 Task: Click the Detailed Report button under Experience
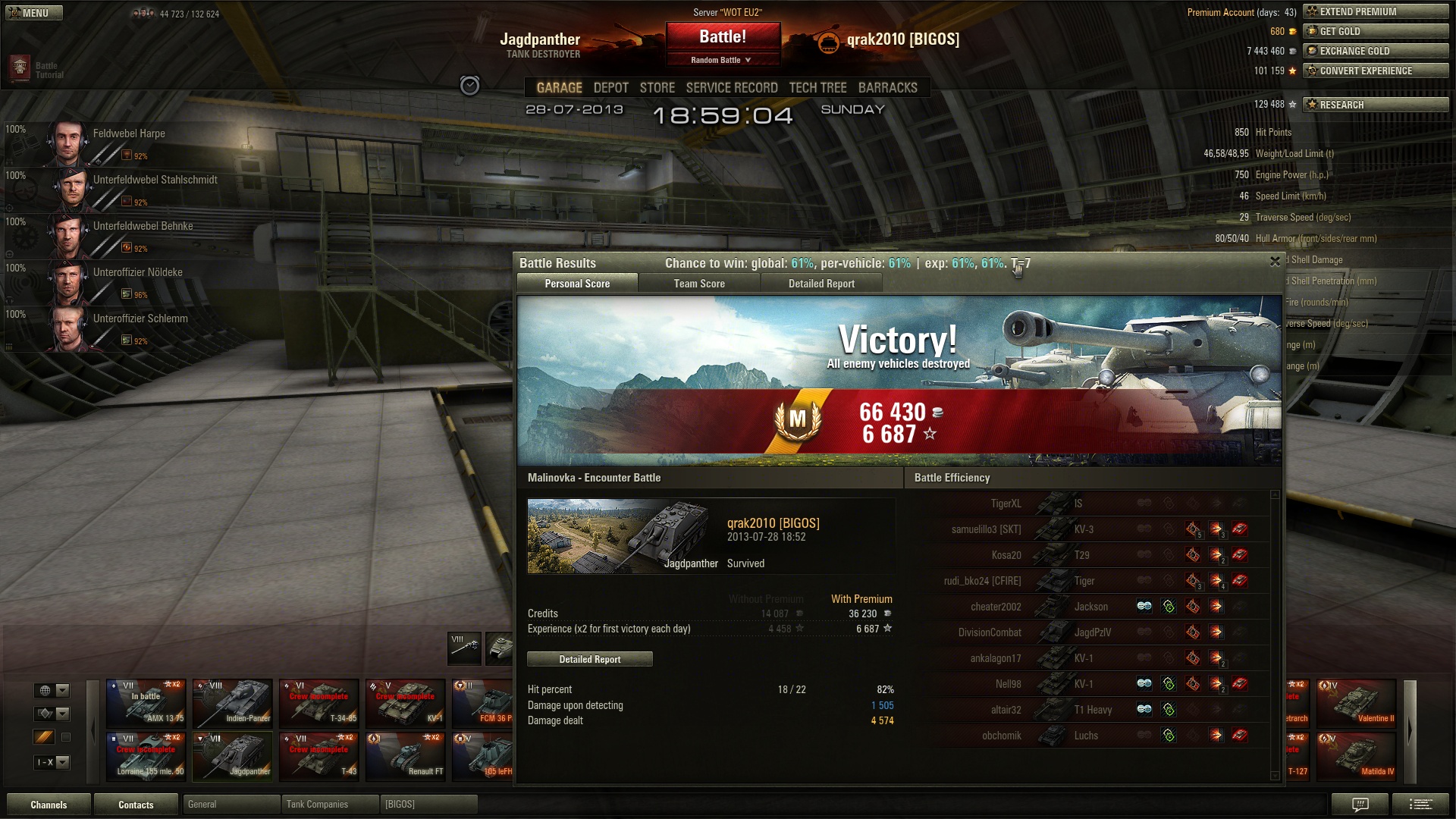(x=589, y=659)
